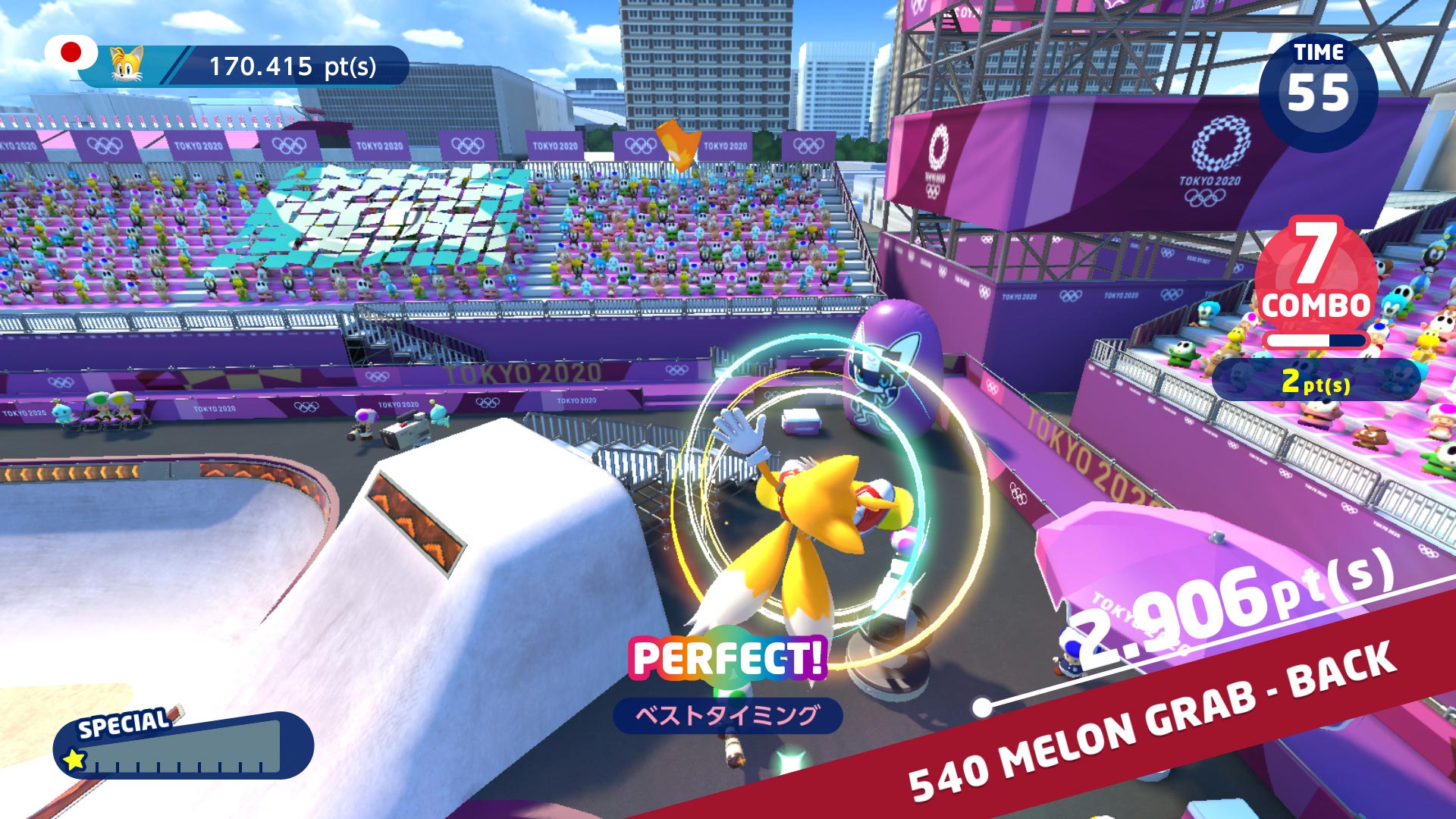
Task: Click the Tails character portrait icon
Action: pos(127,65)
